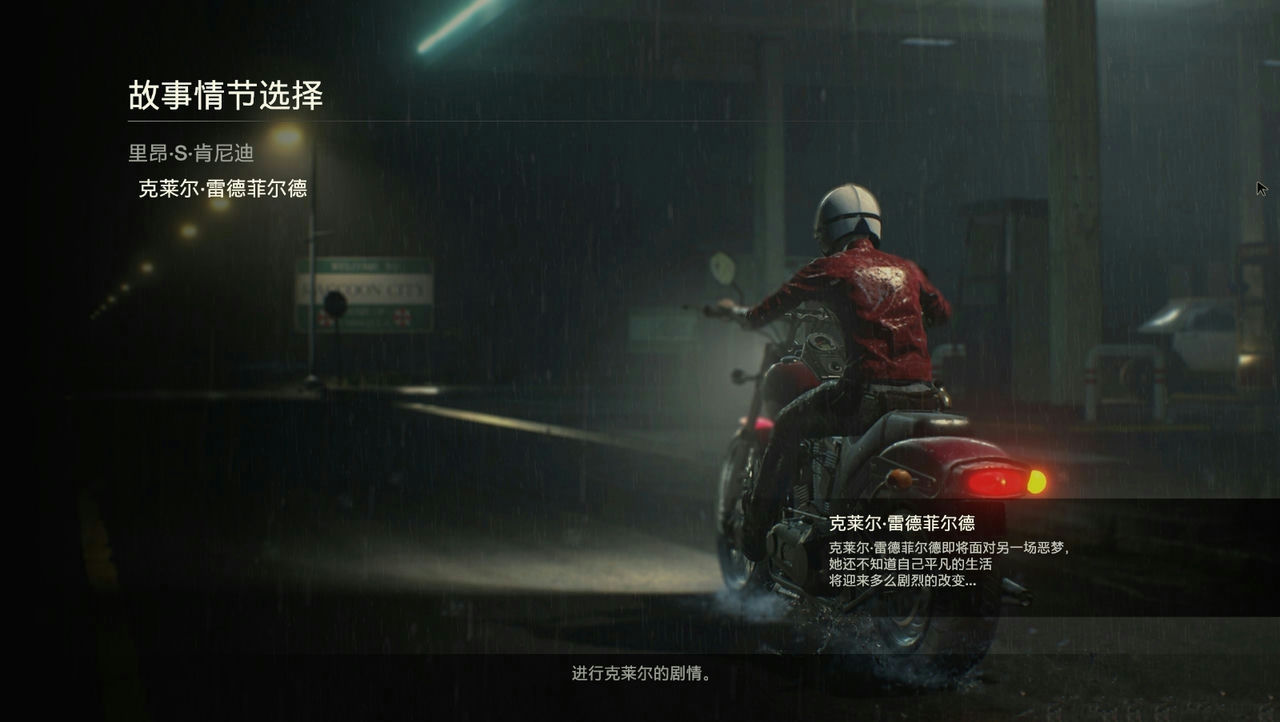Click Claire riding the motorcycle
The height and width of the screenshot is (722, 1280).
pos(860,300)
